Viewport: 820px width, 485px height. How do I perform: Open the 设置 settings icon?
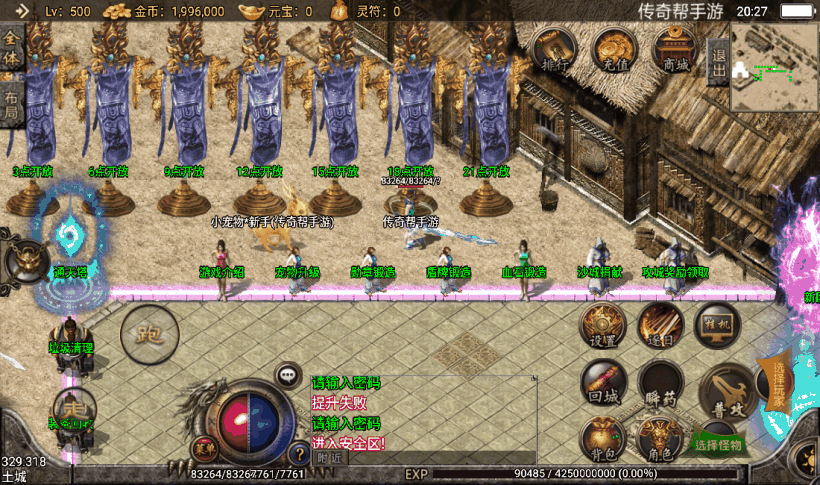point(603,326)
